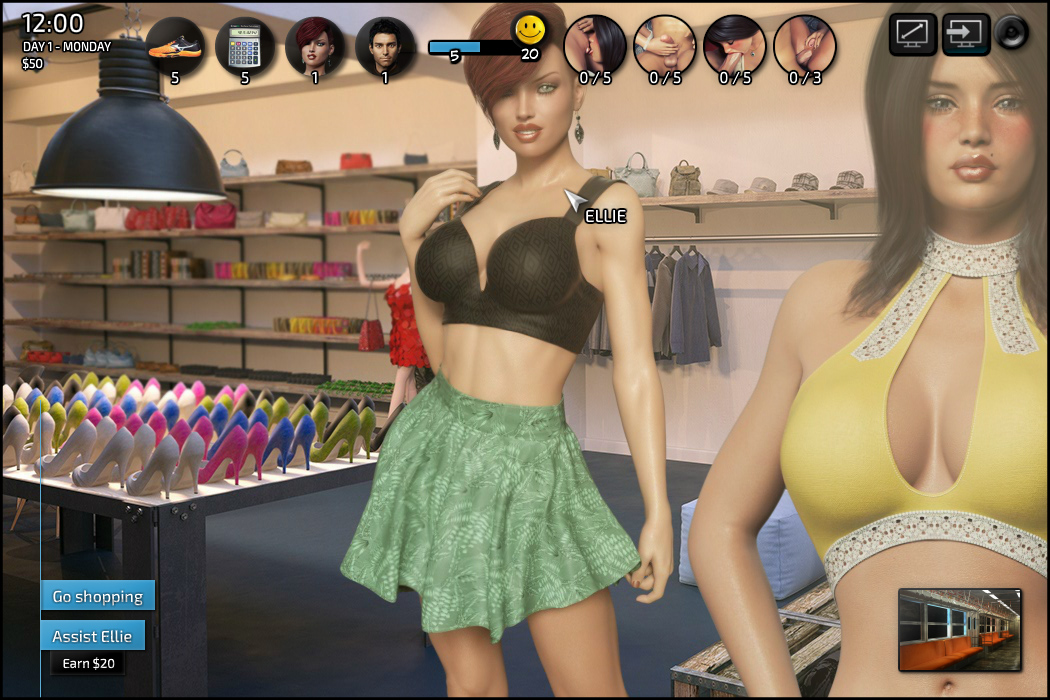Click the screen with diagonal line icon

coord(913,34)
